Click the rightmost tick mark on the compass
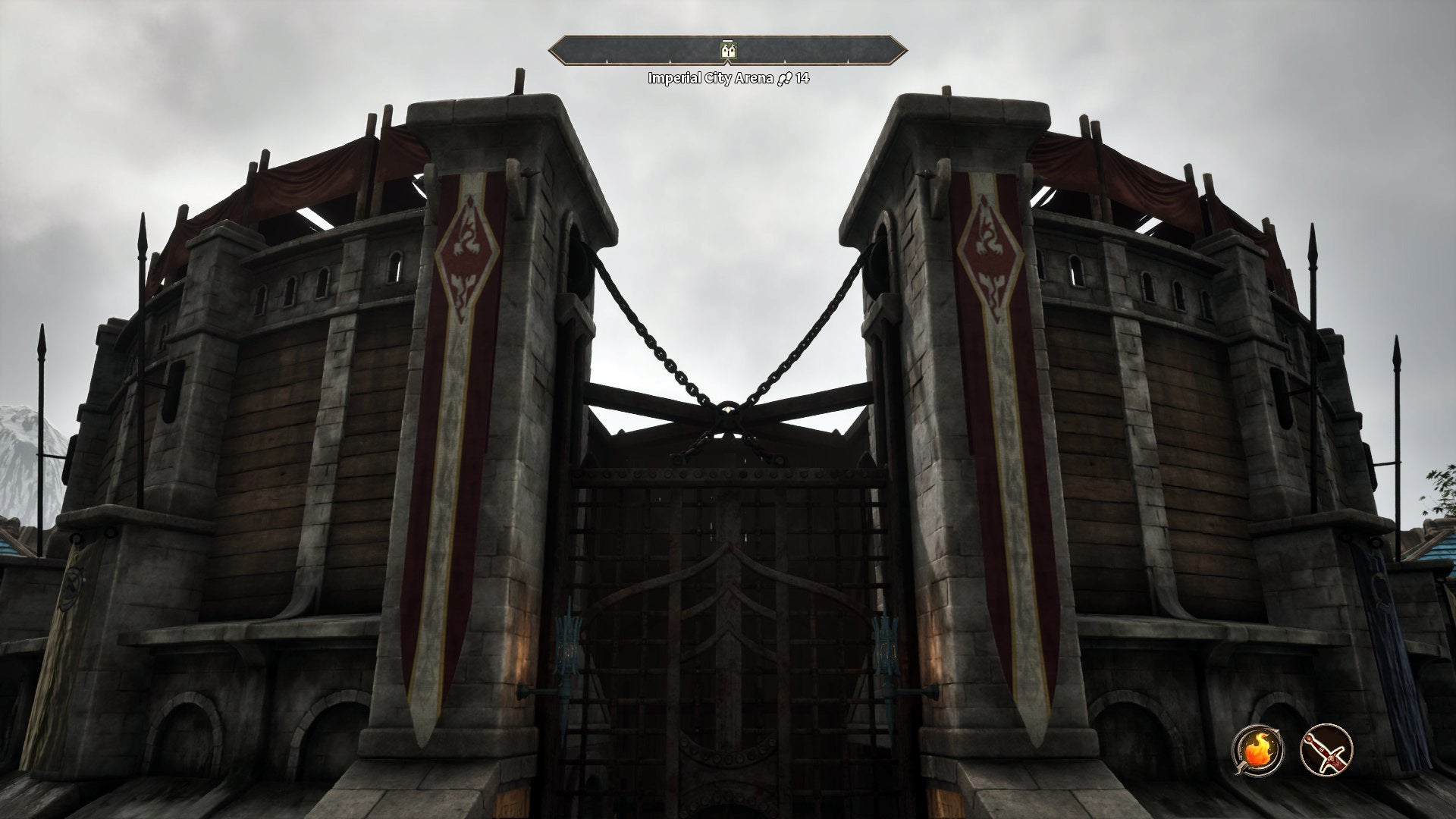1456x819 pixels. pos(848,61)
